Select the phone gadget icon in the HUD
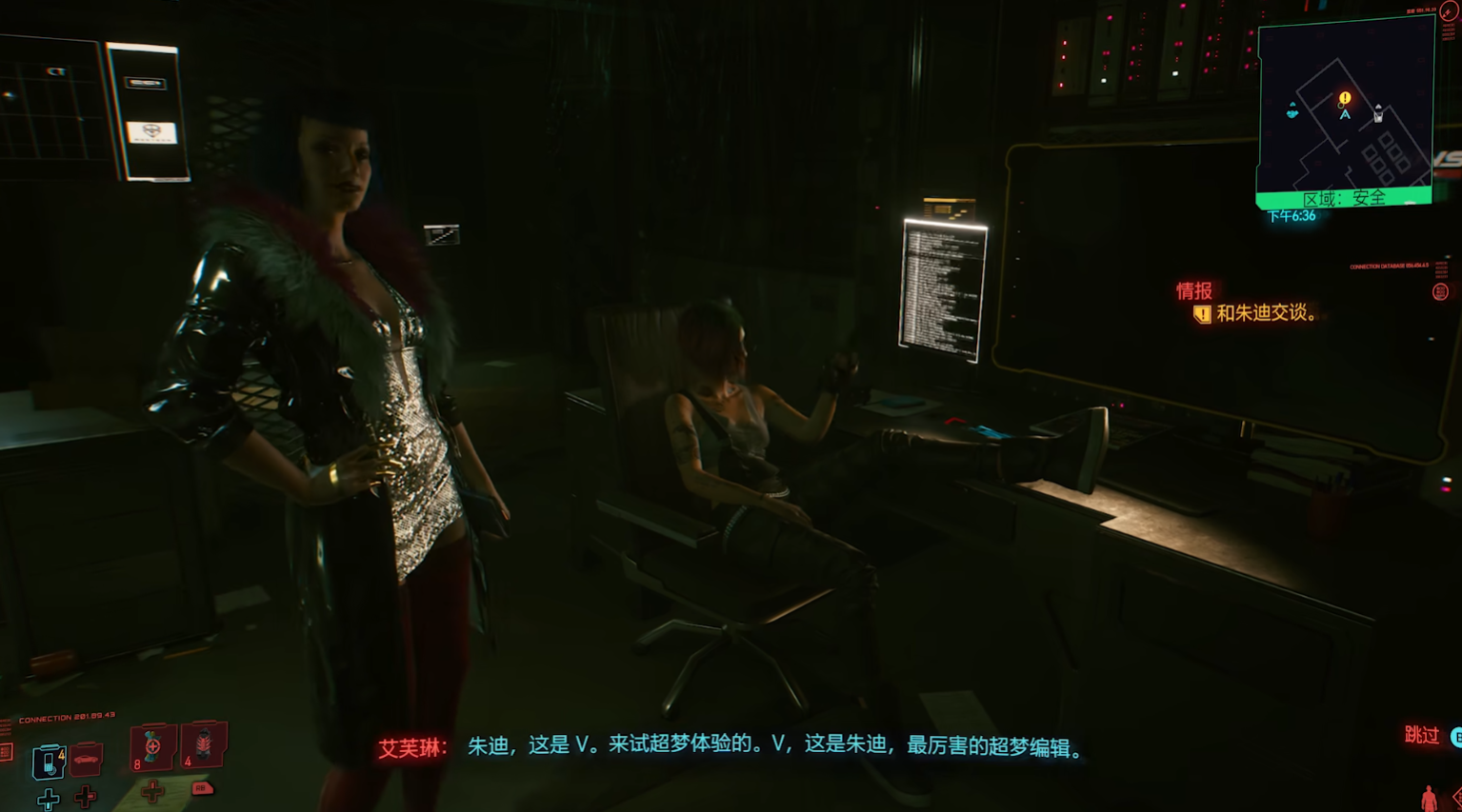 49,760
